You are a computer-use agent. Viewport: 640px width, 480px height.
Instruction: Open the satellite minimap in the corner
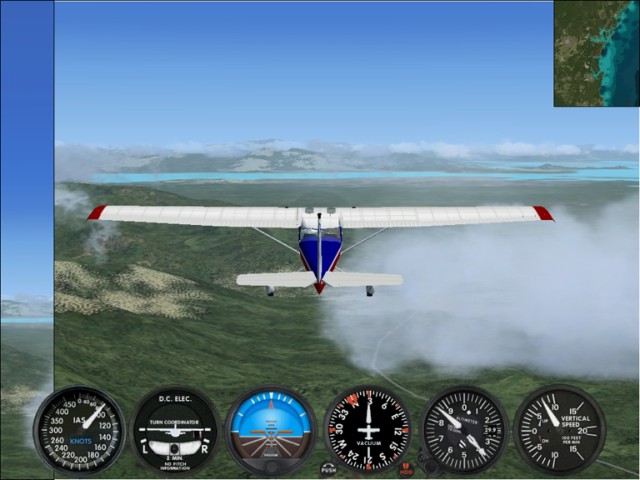coord(596,53)
